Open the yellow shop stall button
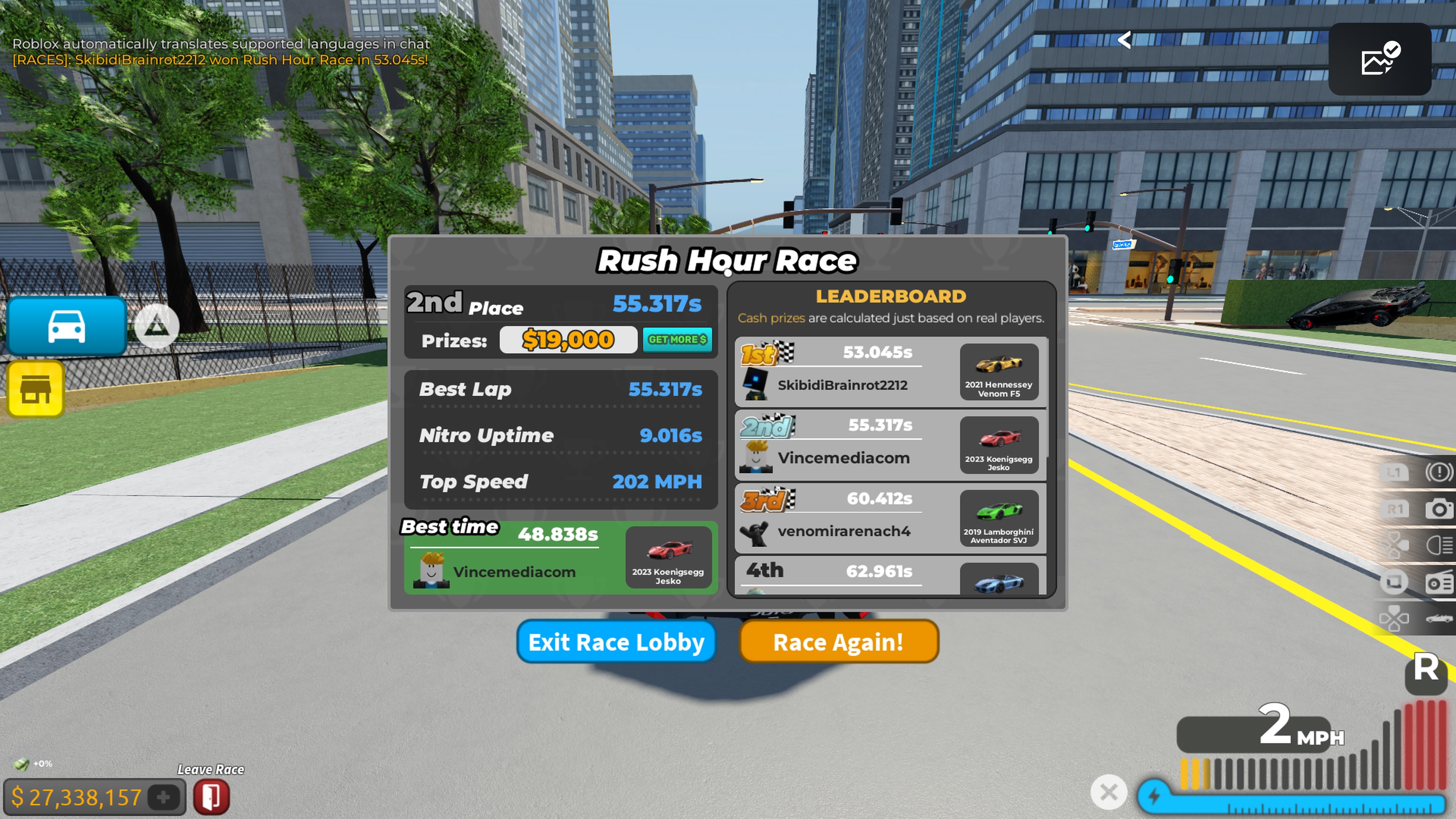 (x=36, y=389)
